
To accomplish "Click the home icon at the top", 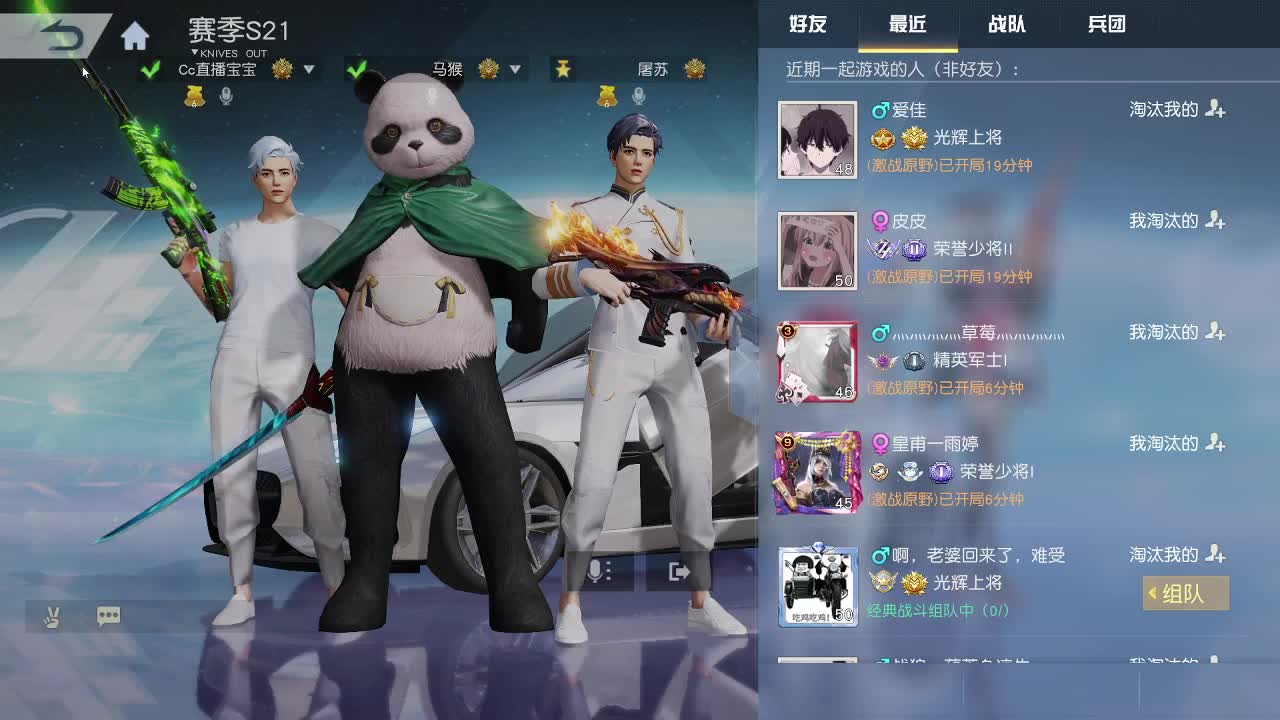I will (x=135, y=34).
